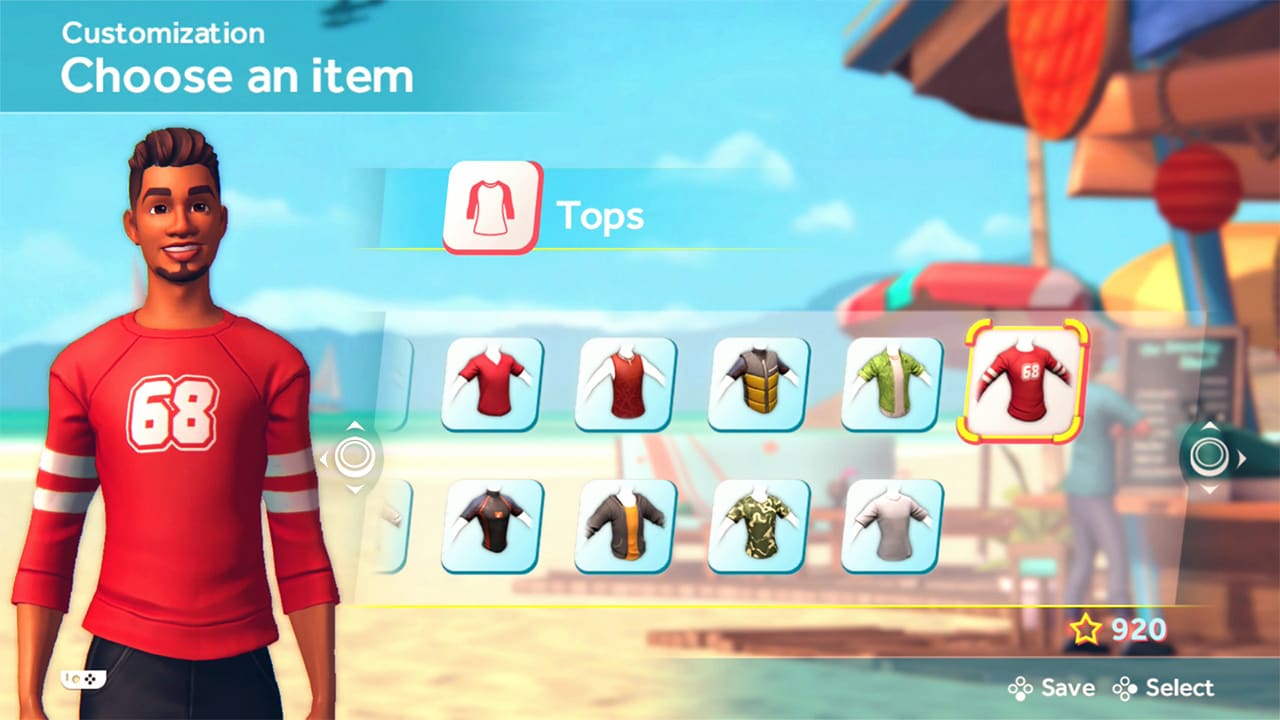
Task: Select the jacket with yellow padded vest
Action: [757, 383]
